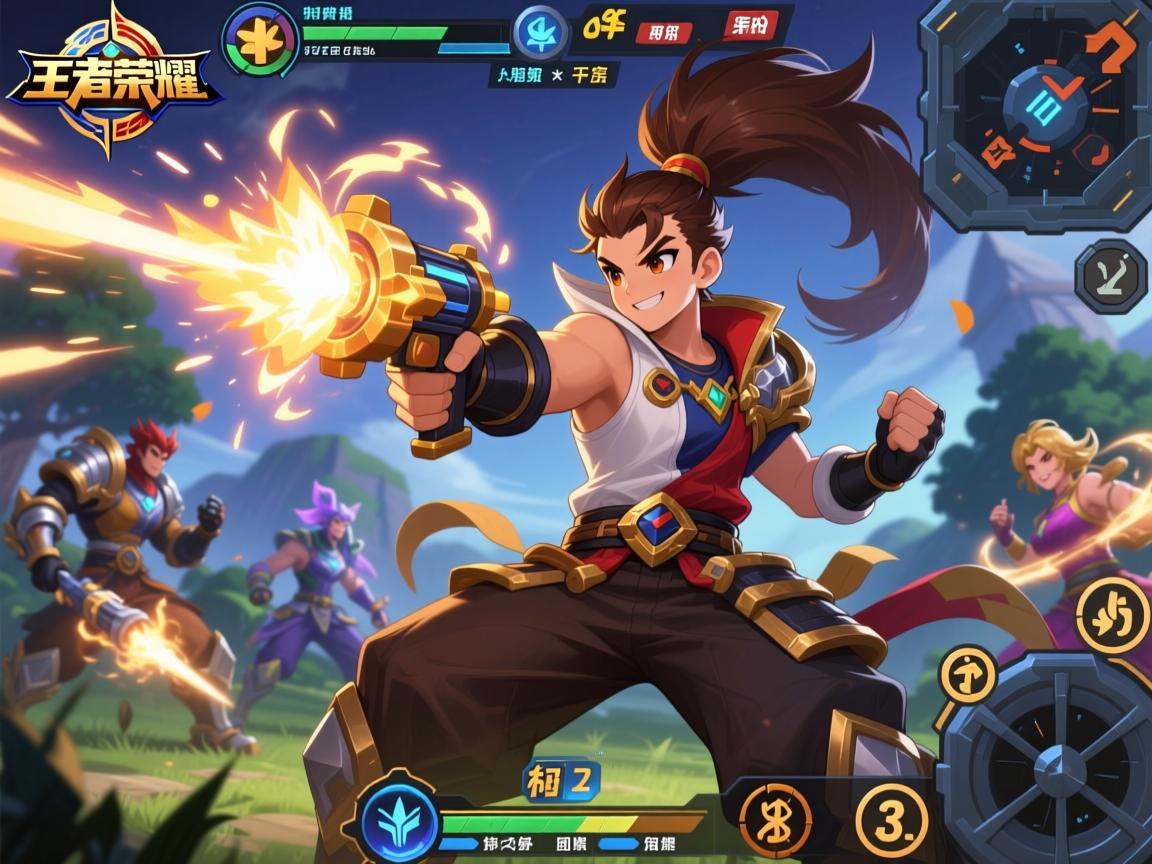Select the blue round emblem icon in top bar
This screenshot has width=1152, height=864.
point(541,32)
